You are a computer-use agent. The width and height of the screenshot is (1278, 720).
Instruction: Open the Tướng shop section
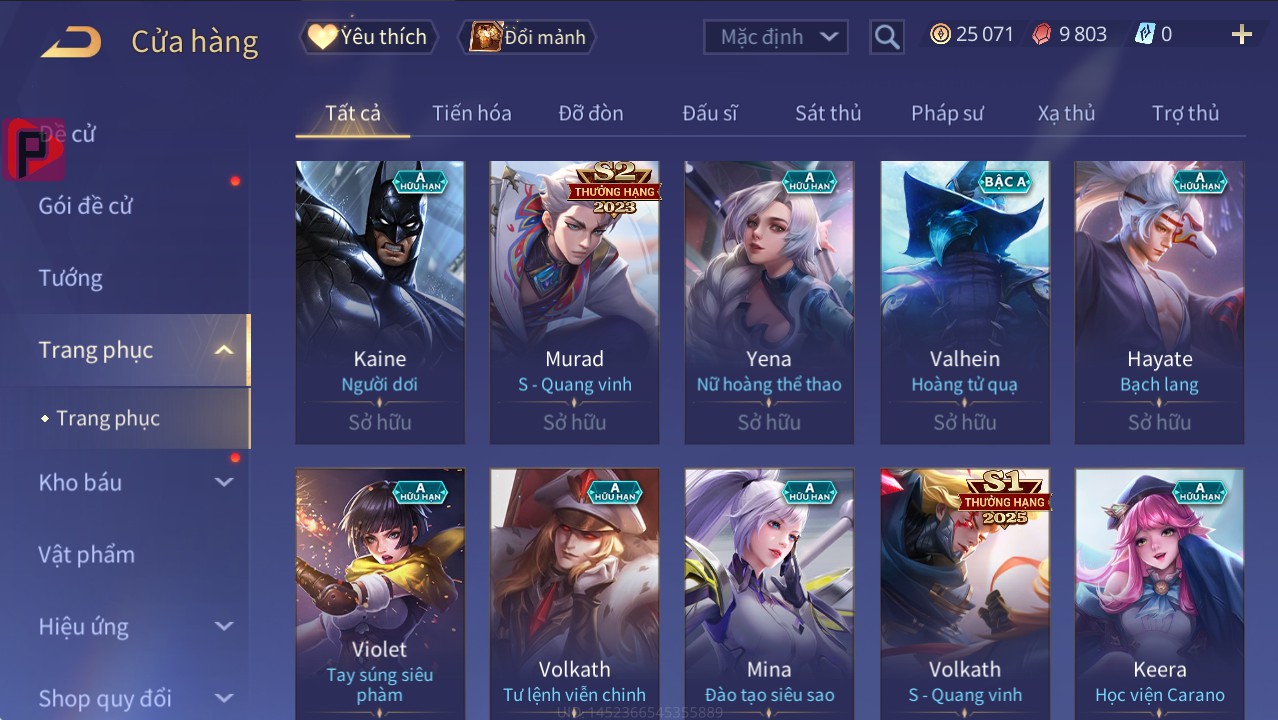(x=71, y=278)
